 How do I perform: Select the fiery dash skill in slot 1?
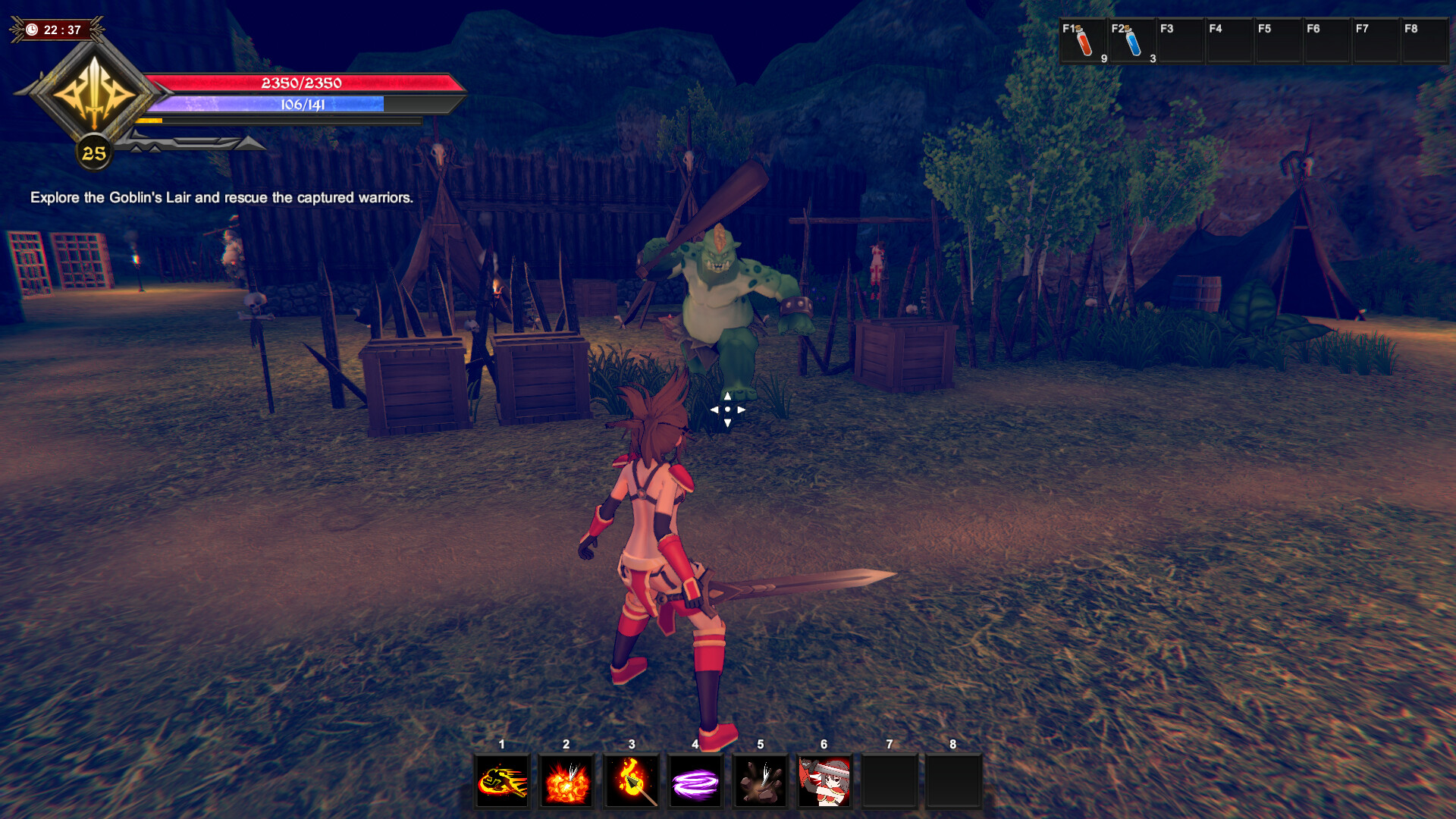coord(502,780)
